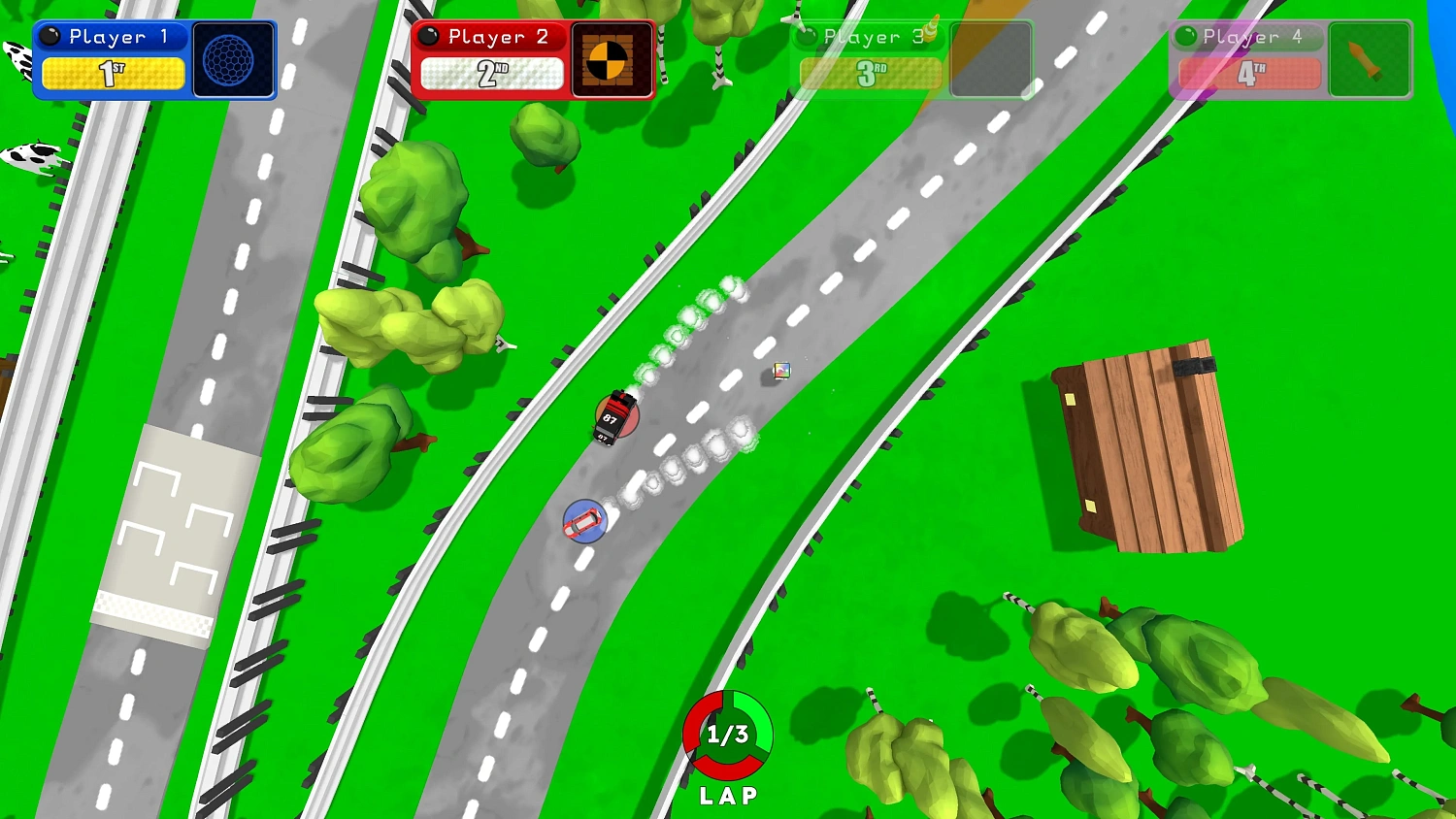Click the red car in the blue circle

point(582,522)
